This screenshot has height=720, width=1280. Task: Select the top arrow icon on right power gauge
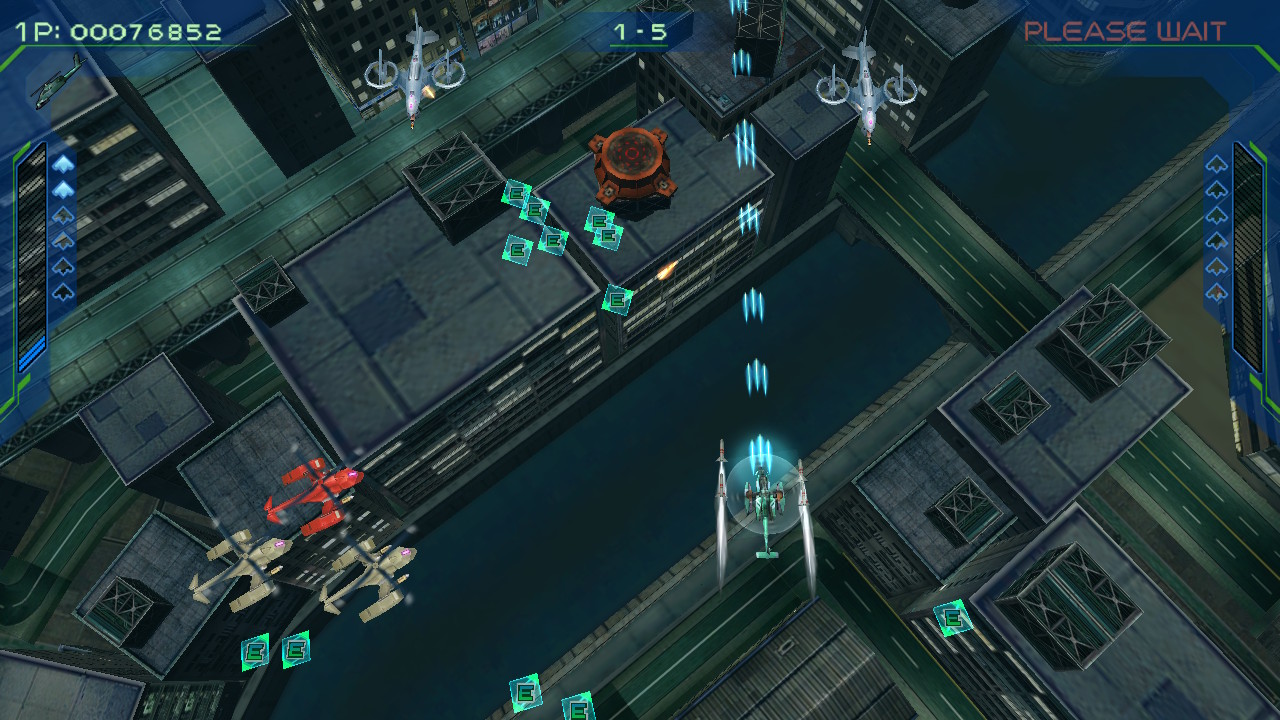click(1216, 163)
